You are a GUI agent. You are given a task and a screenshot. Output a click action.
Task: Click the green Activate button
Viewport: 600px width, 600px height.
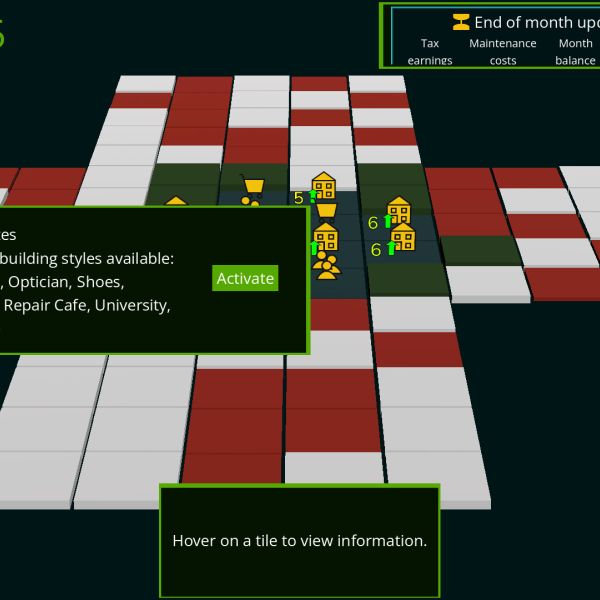(245, 278)
